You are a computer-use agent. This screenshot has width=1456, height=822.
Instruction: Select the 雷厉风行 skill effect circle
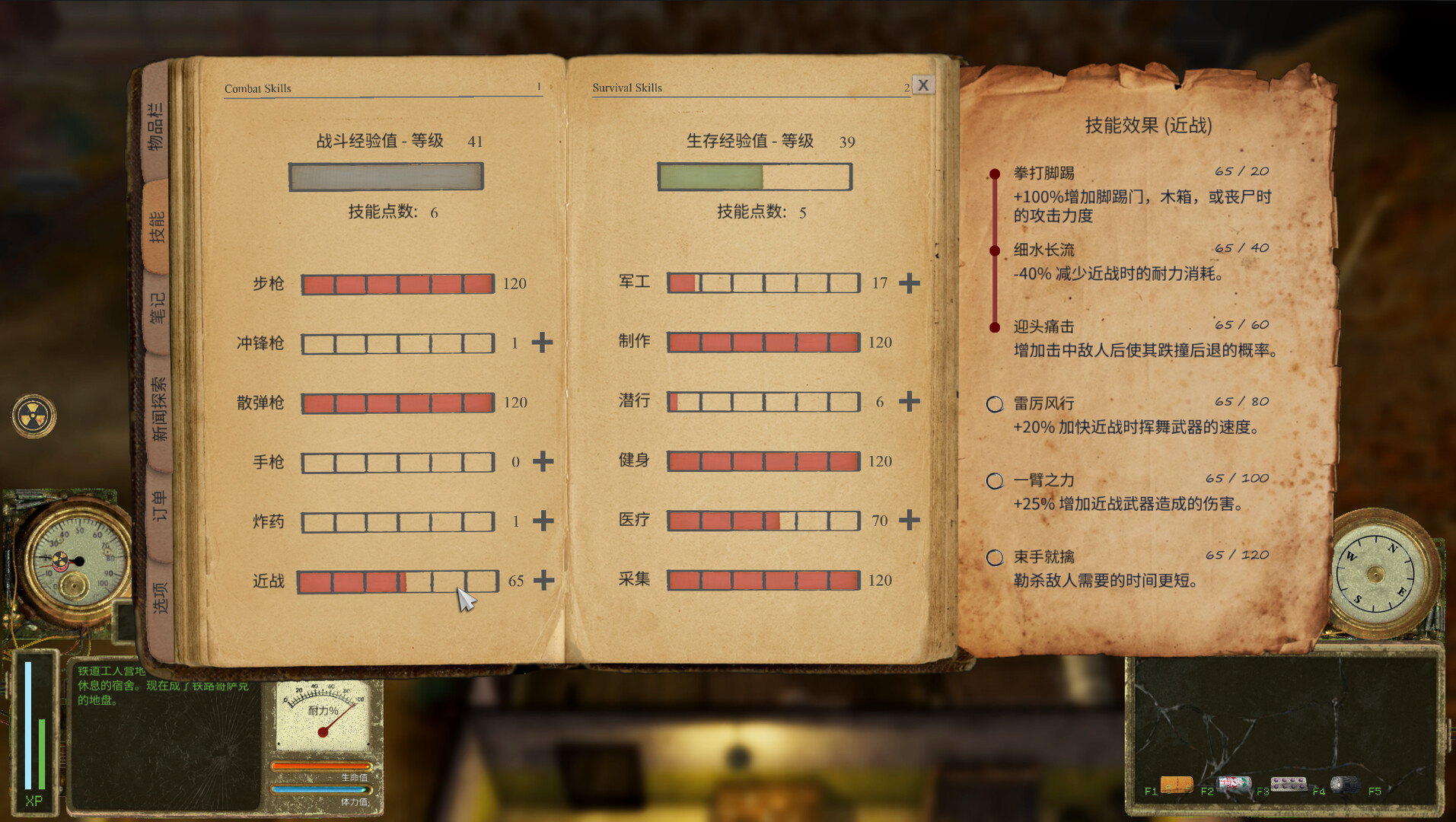pyautogui.click(x=994, y=404)
